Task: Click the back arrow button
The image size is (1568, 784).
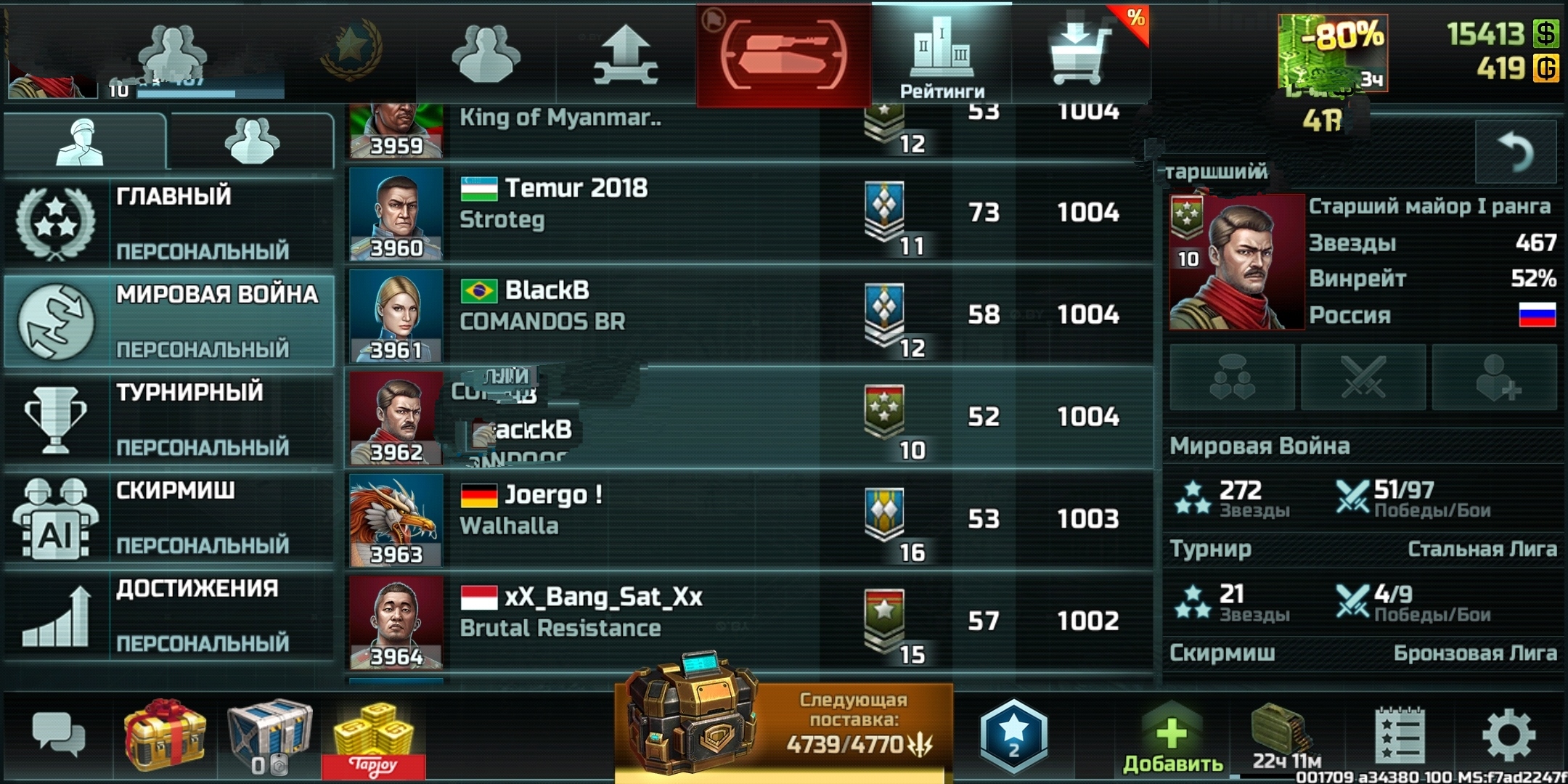Action: click(x=1516, y=152)
